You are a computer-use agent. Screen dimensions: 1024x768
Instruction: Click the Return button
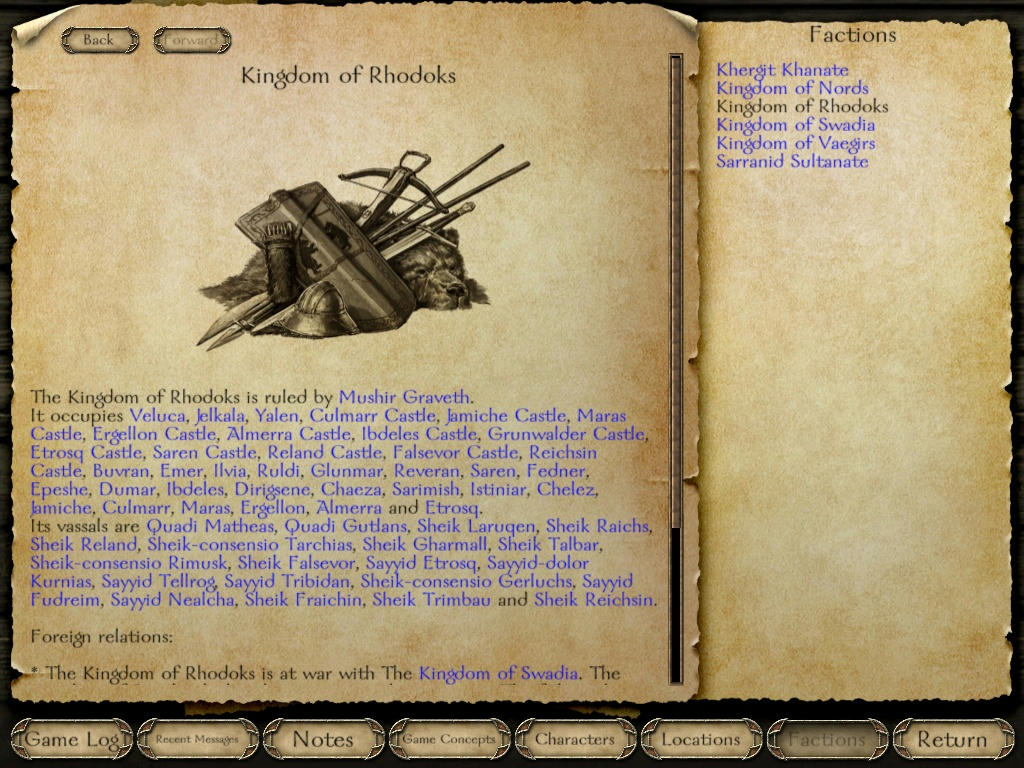pyautogui.click(x=952, y=740)
